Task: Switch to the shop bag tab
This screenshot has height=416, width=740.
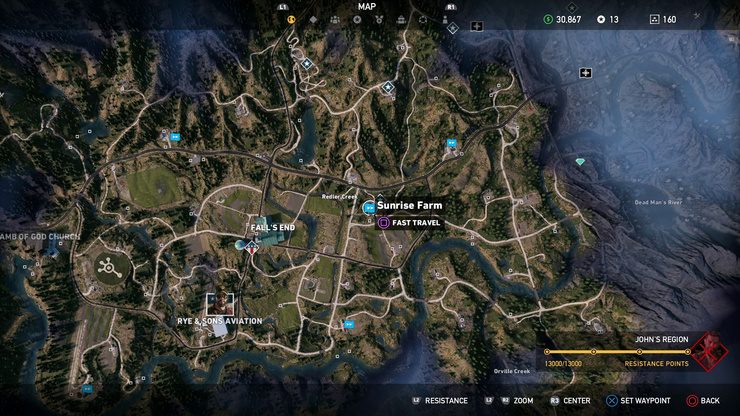Action: [401, 19]
